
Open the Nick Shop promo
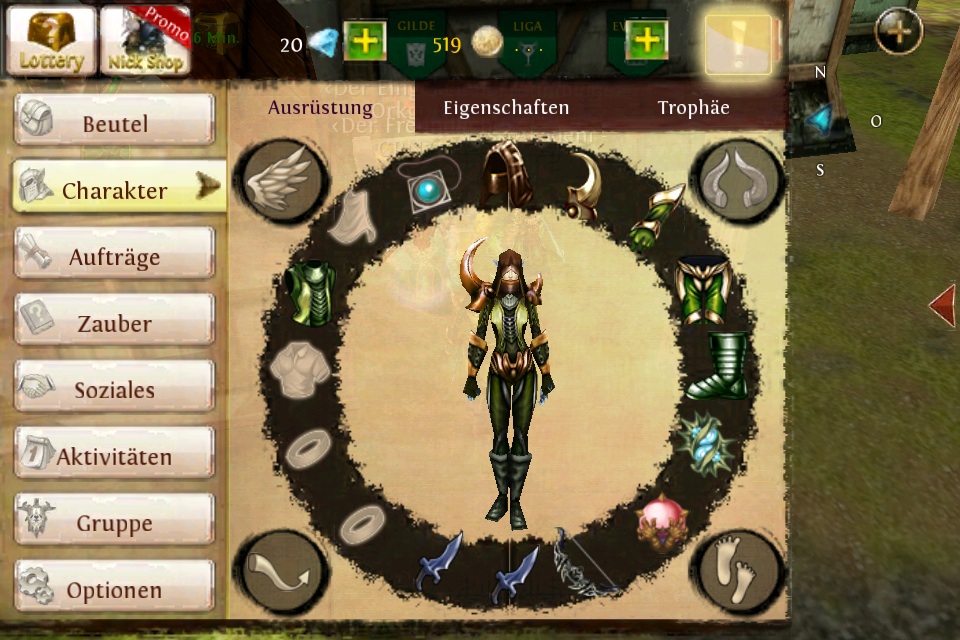(146, 41)
